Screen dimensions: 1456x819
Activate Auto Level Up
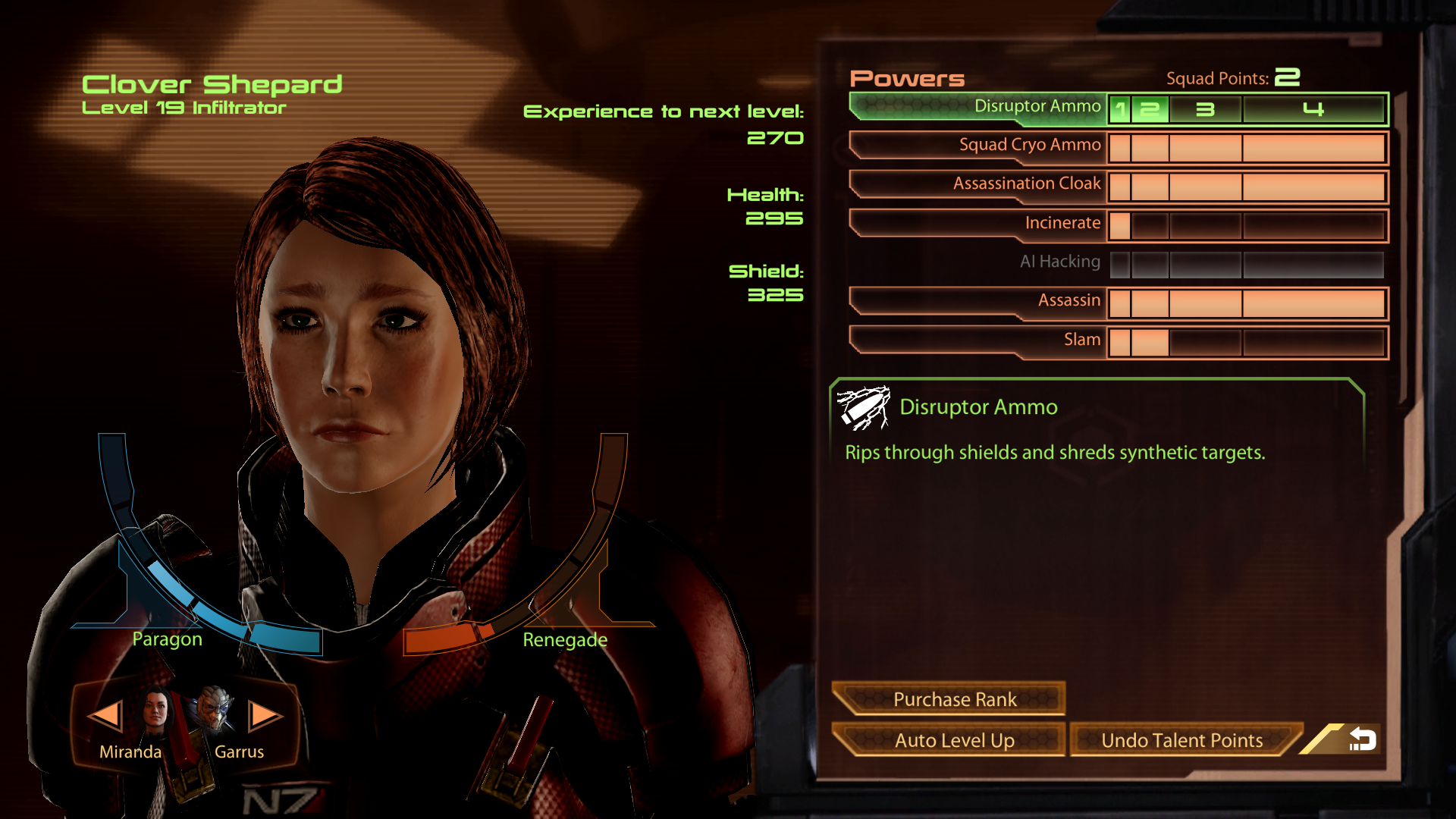954,740
